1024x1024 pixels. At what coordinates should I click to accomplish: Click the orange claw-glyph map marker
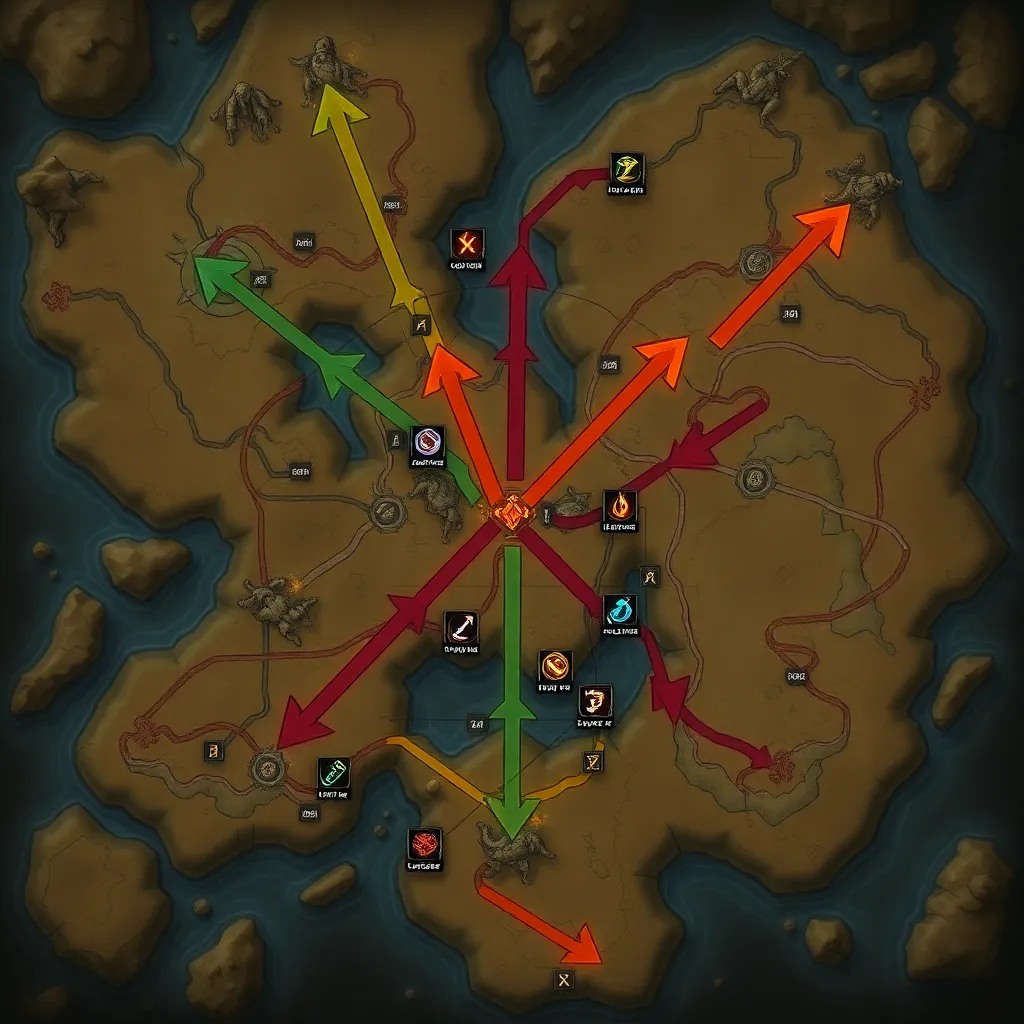point(595,701)
